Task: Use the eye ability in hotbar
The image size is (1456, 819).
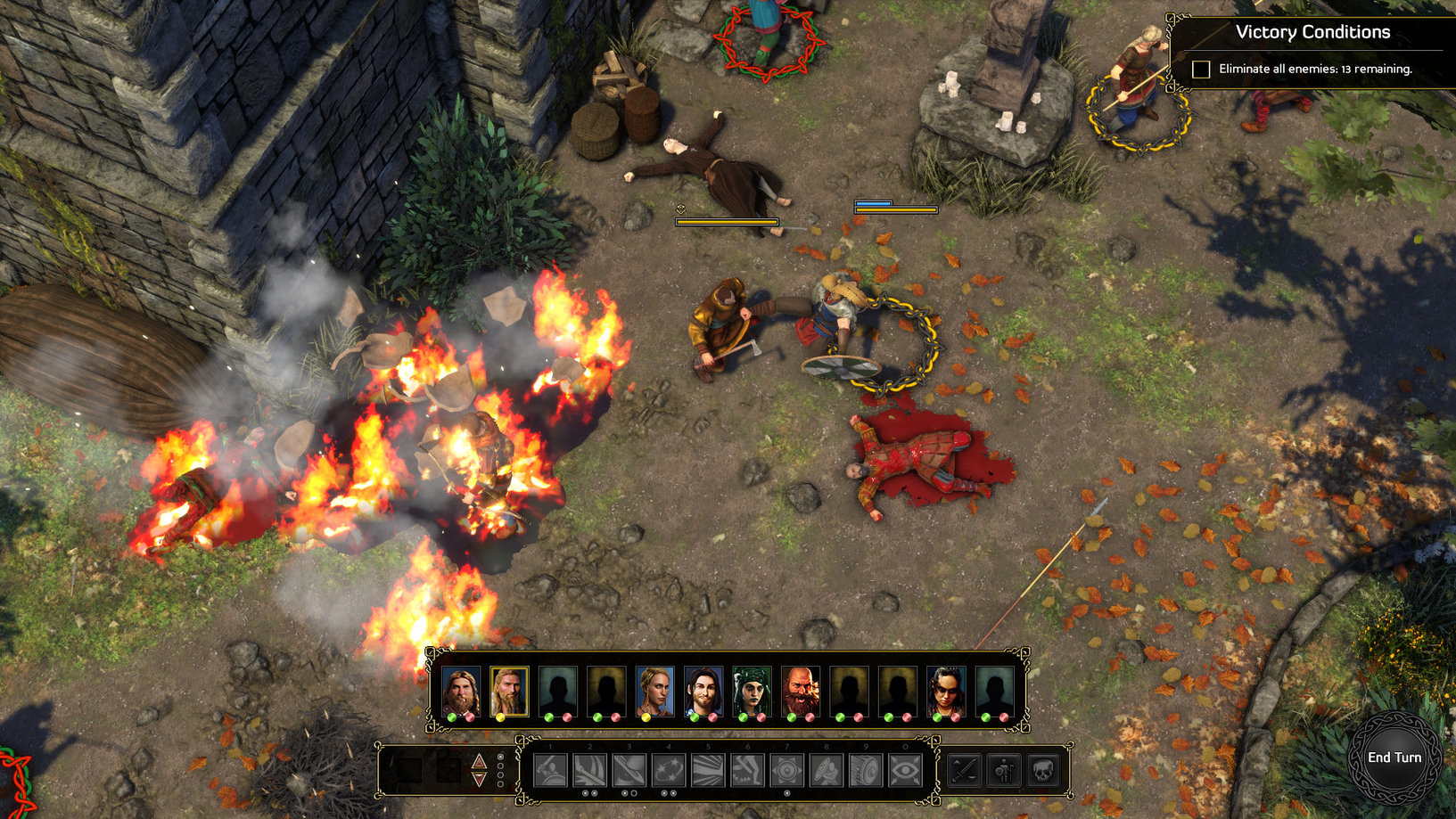Action: click(905, 771)
